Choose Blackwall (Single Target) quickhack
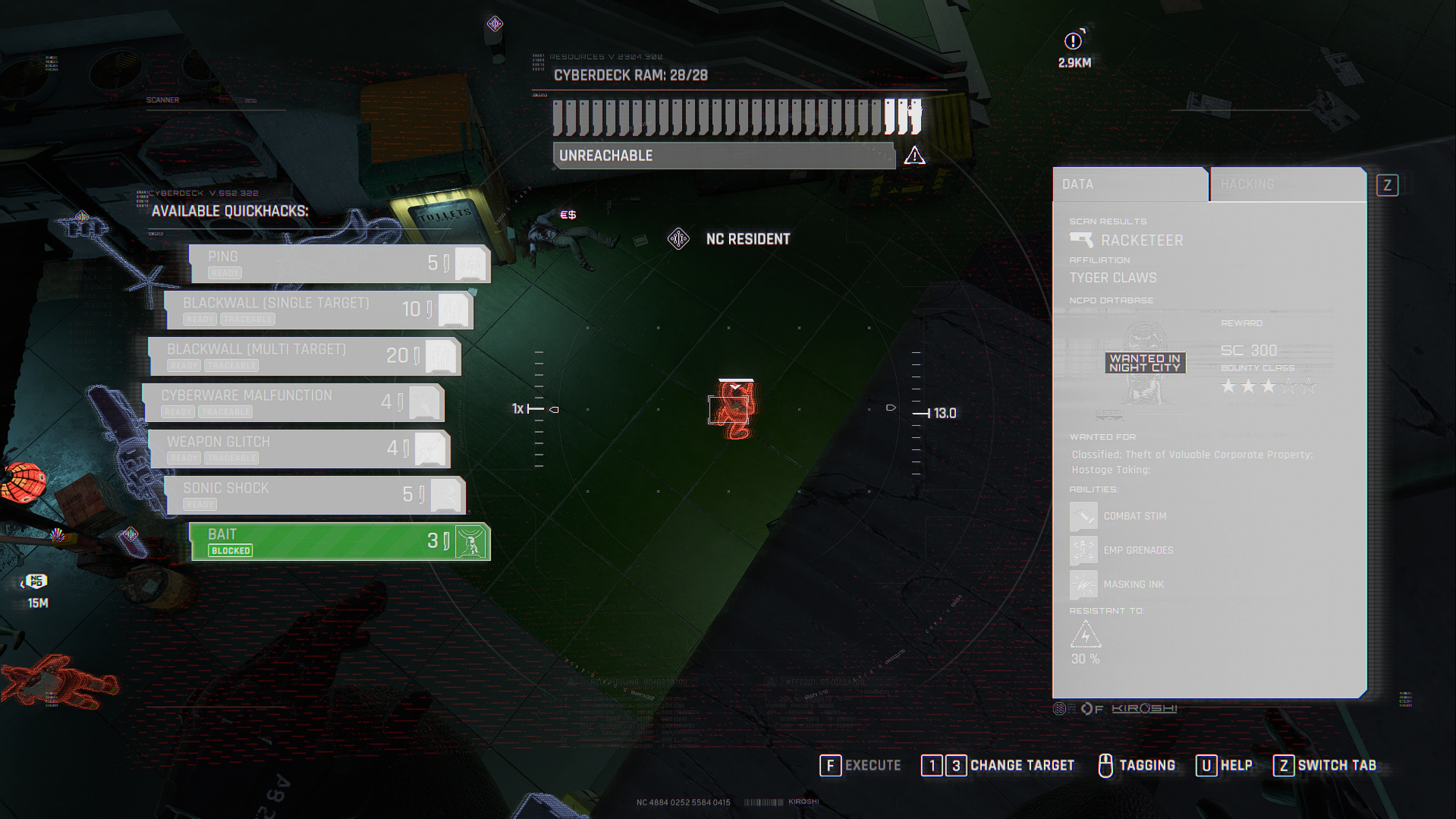This screenshot has width=1456, height=819. [319, 310]
